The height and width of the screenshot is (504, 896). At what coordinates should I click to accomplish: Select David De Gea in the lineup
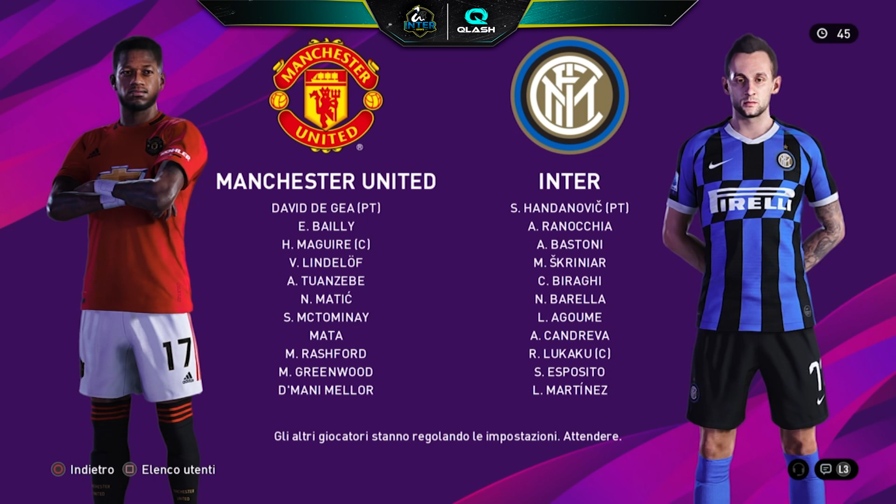point(326,208)
